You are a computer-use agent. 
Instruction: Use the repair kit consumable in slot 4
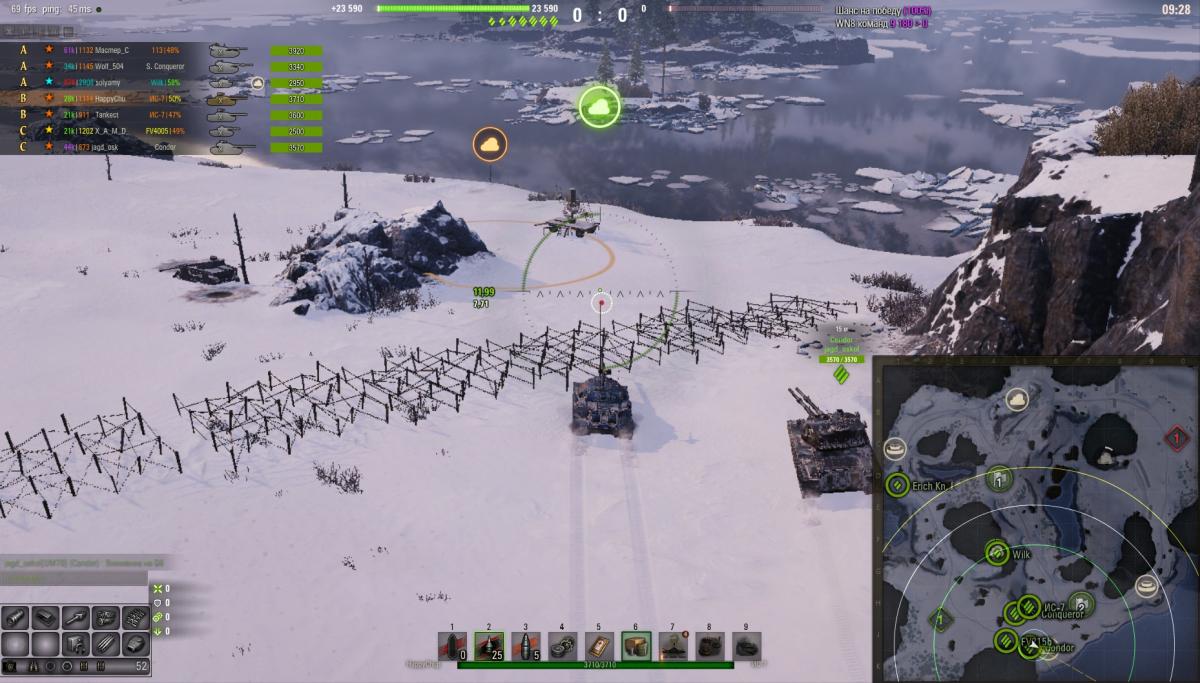click(563, 646)
